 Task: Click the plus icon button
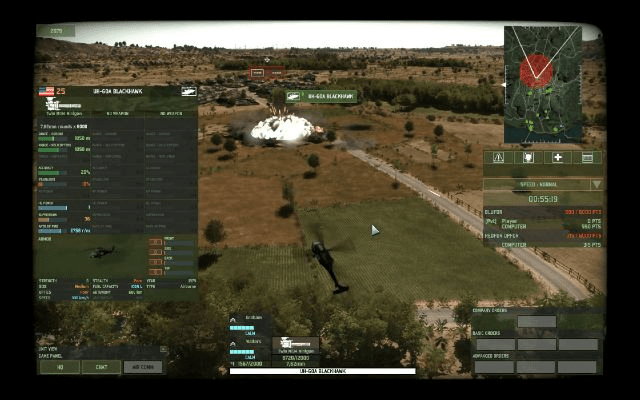[558, 157]
